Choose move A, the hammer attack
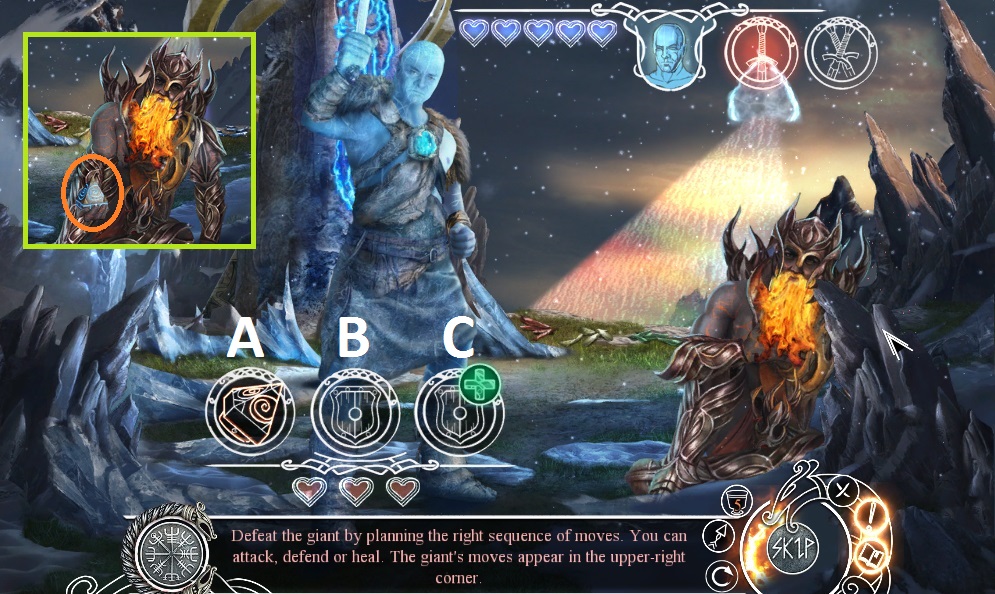 click(249, 411)
